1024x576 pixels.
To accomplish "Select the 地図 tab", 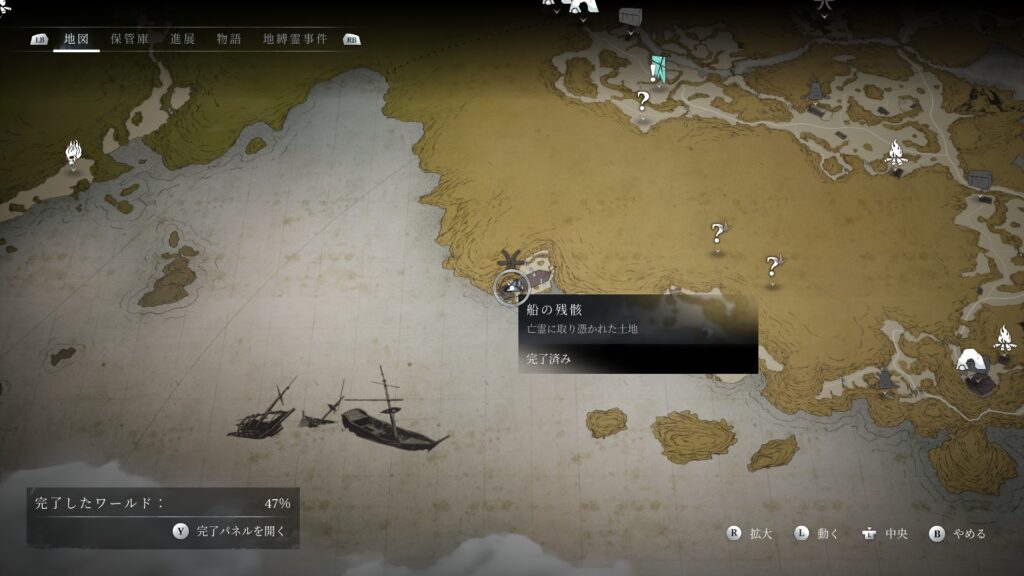I will point(76,39).
